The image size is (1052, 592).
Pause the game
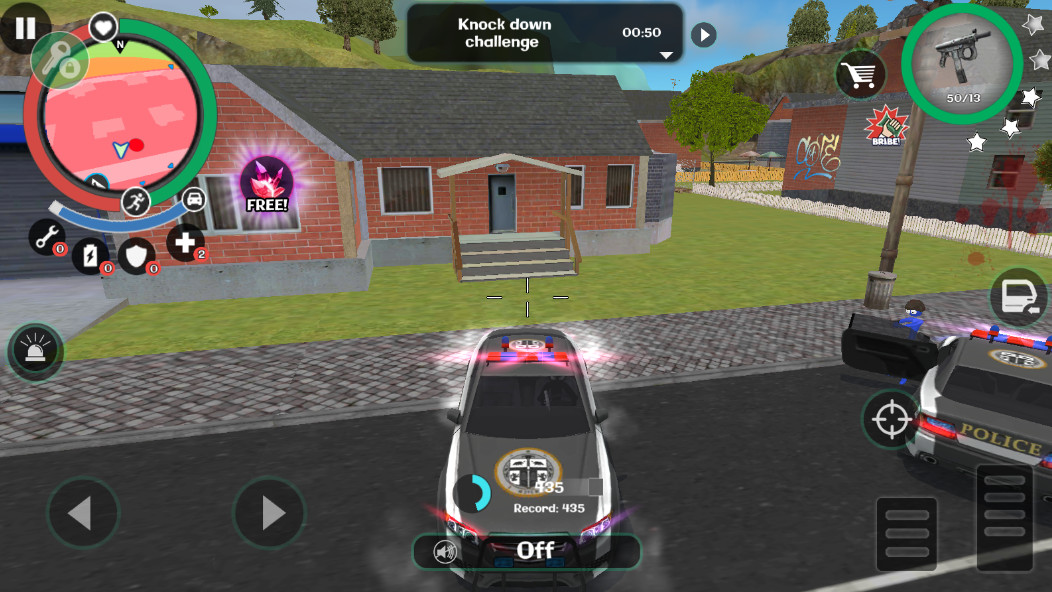pyautogui.click(x=24, y=26)
